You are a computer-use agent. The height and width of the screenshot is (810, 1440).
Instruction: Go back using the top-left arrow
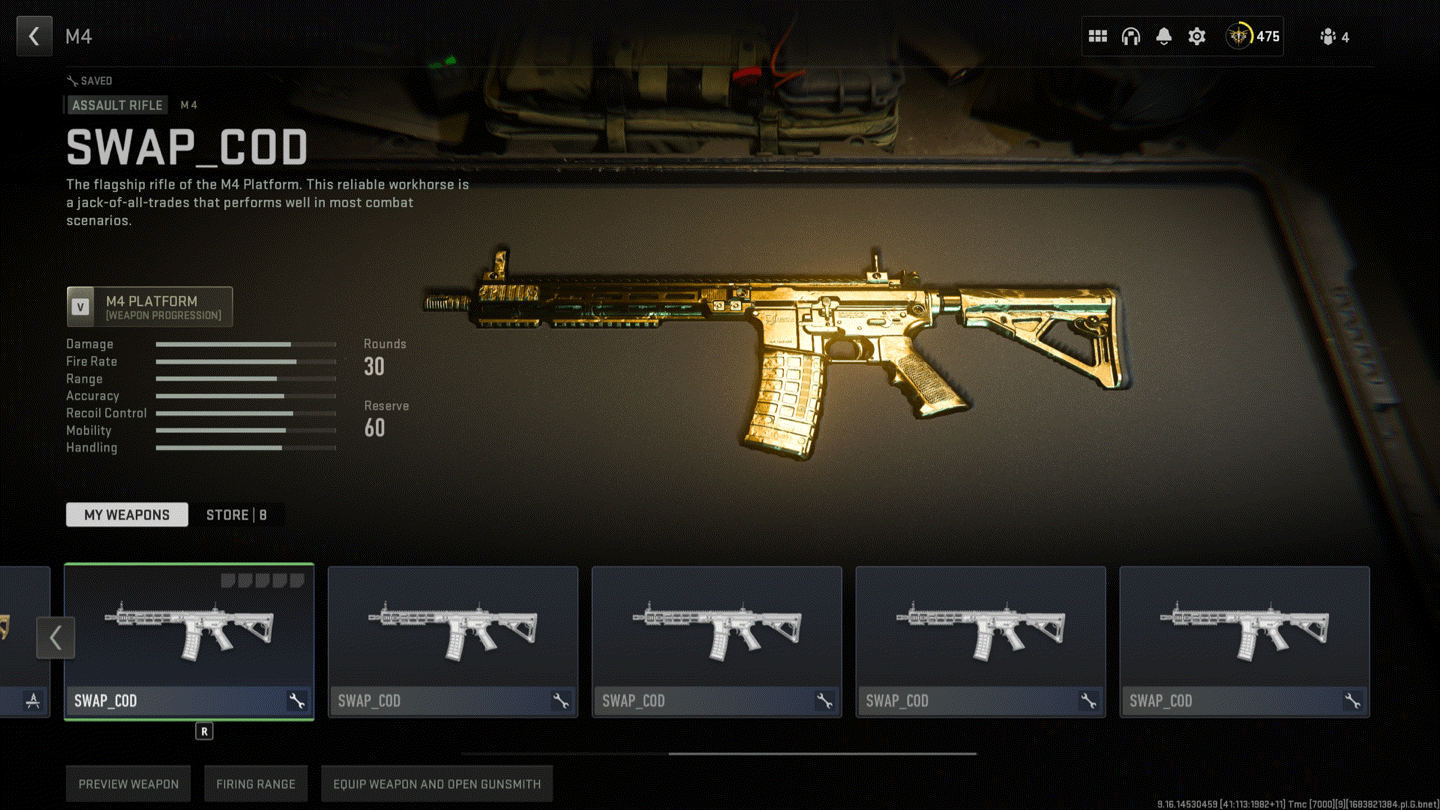coord(34,37)
